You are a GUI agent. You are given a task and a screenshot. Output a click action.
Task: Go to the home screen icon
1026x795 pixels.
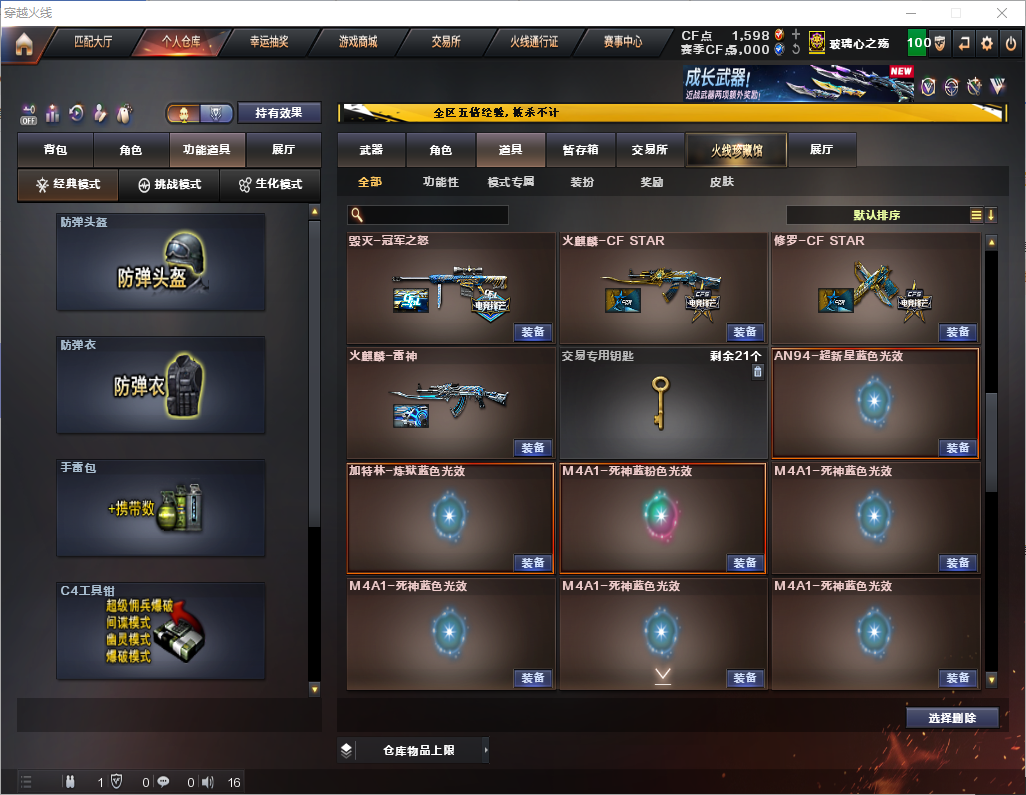(x=23, y=44)
